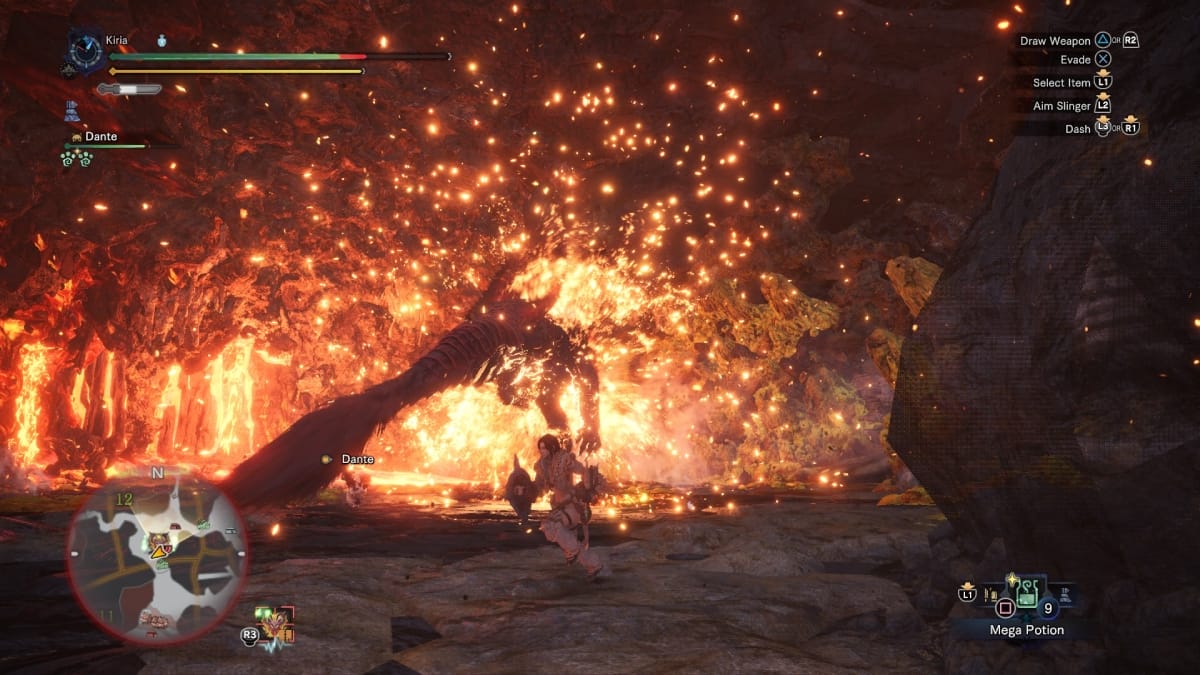
Task: Click the Palico name Dante in the party list
Action: (100, 136)
